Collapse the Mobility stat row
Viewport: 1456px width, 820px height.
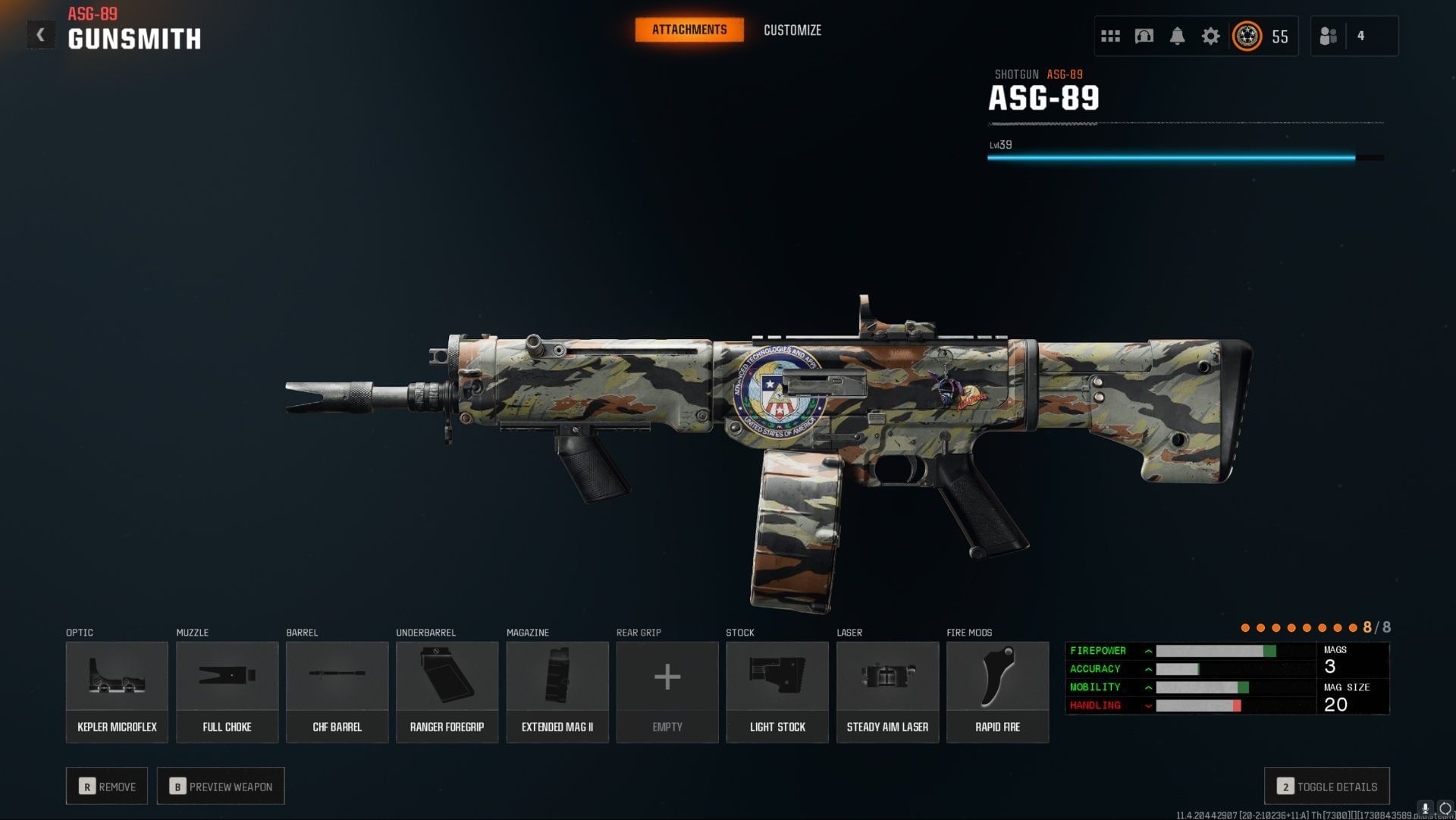tap(1149, 686)
